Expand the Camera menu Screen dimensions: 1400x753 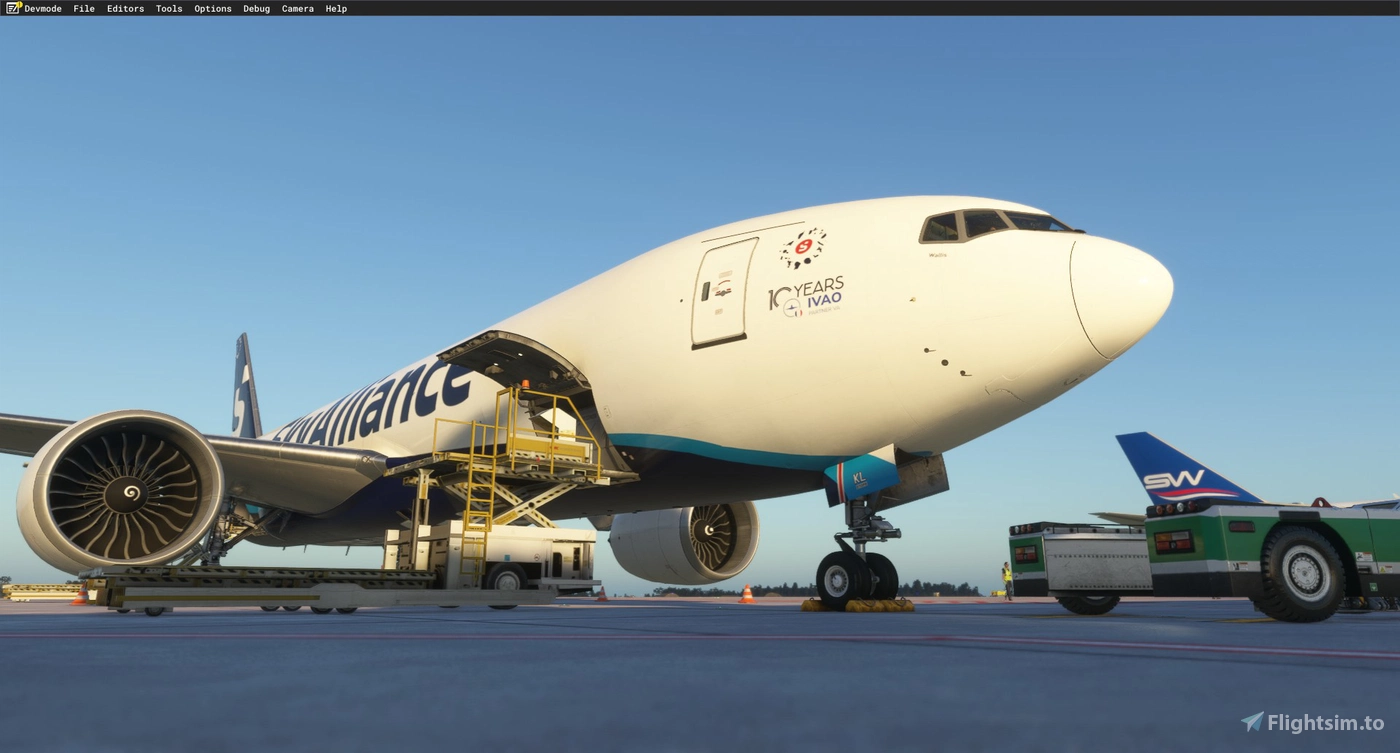coord(297,8)
